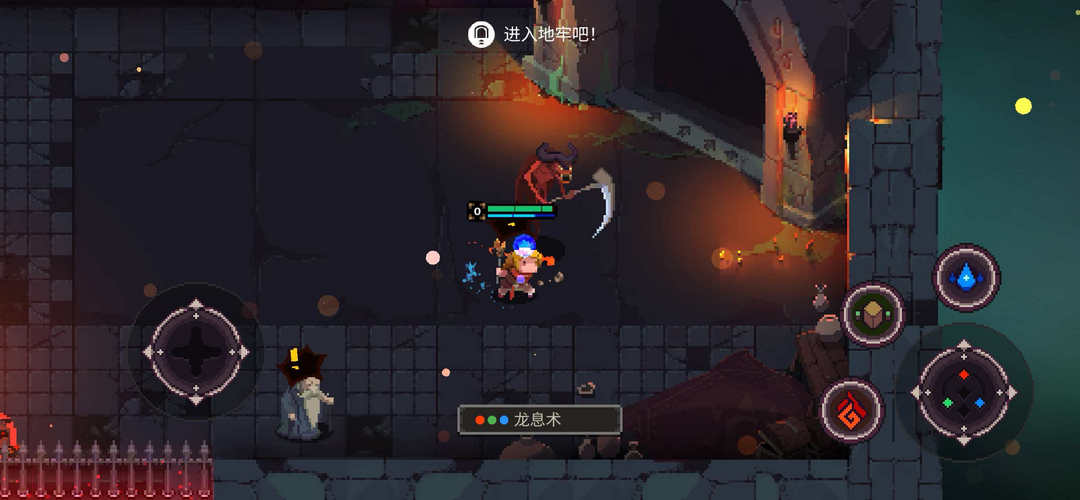This screenshot has width=1080, height=500.
Task: Select the 龙息术 spell label
Action: (x=539, y=420)
